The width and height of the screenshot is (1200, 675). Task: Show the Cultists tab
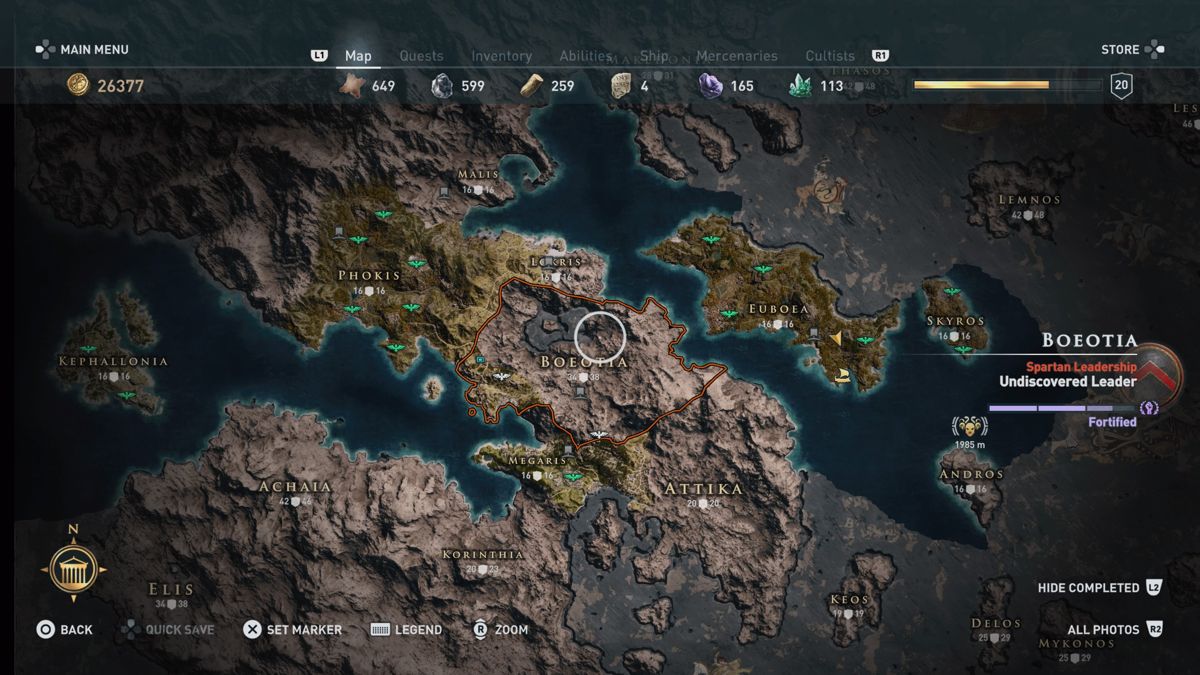point(830,56)
